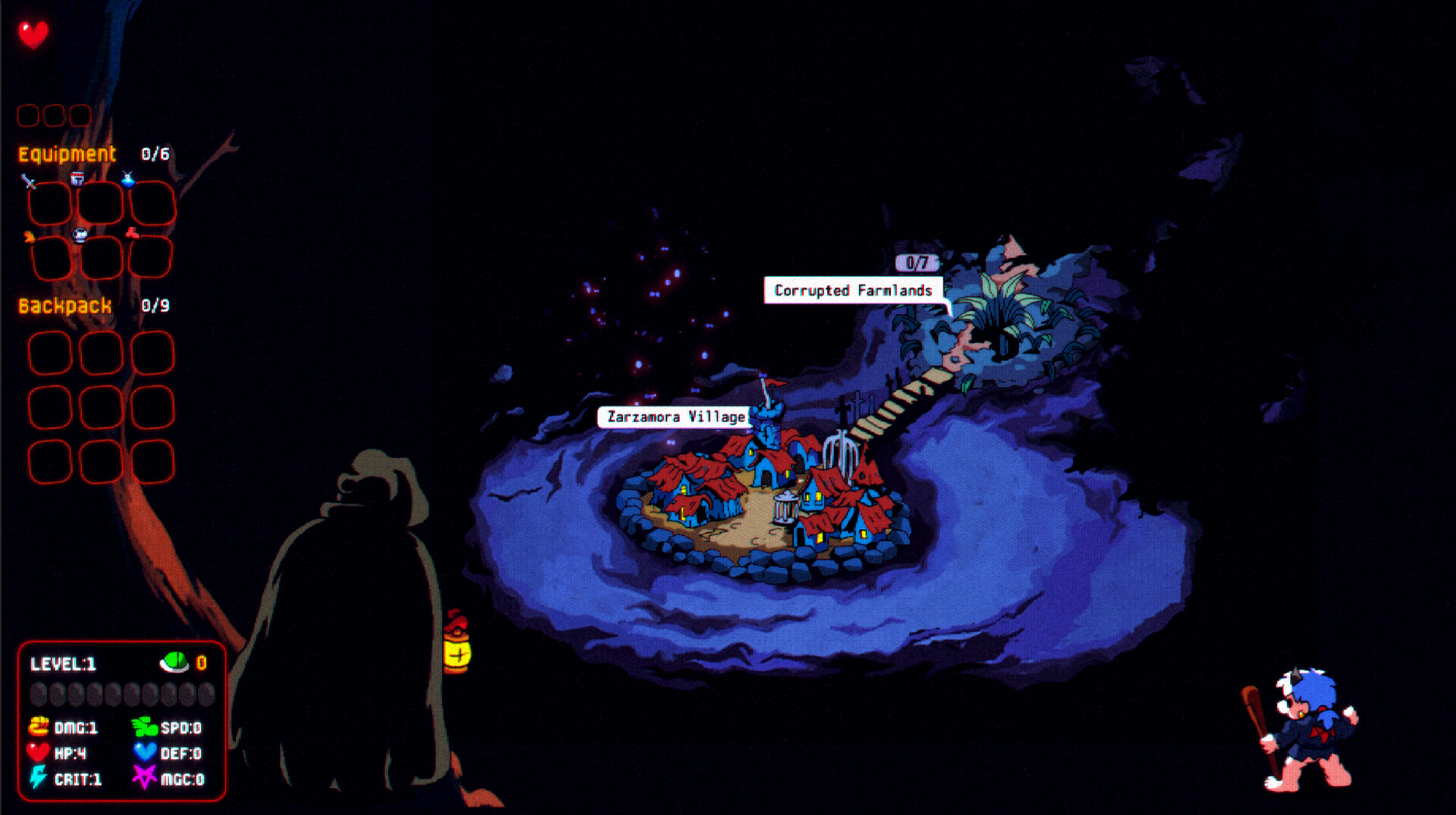Viewport: 1456px width, 815px height.
Task: Click the orange glove equipment icon
Action: [x=29, y=235]
